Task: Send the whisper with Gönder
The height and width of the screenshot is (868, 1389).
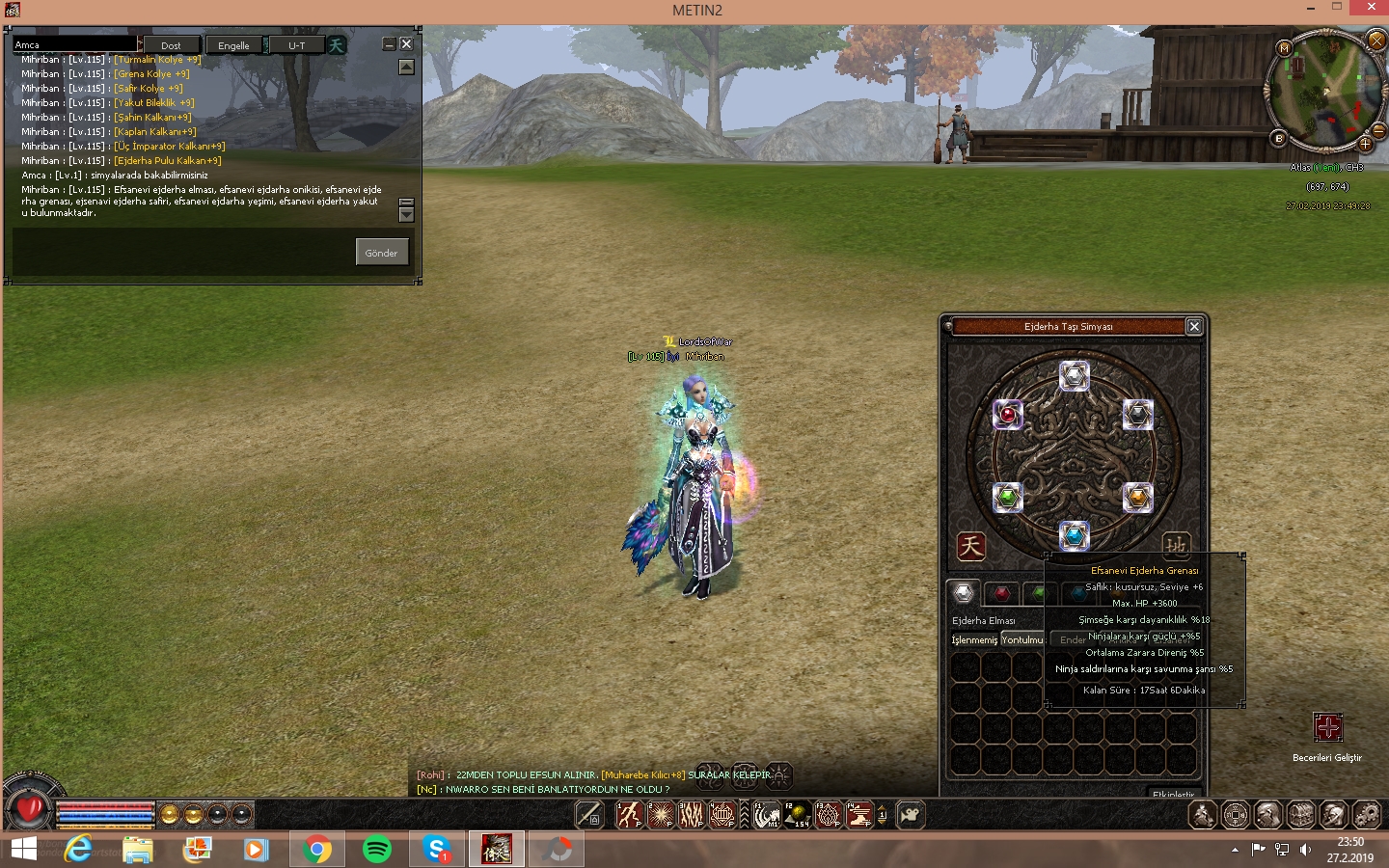Action: (x=381, y=253)
